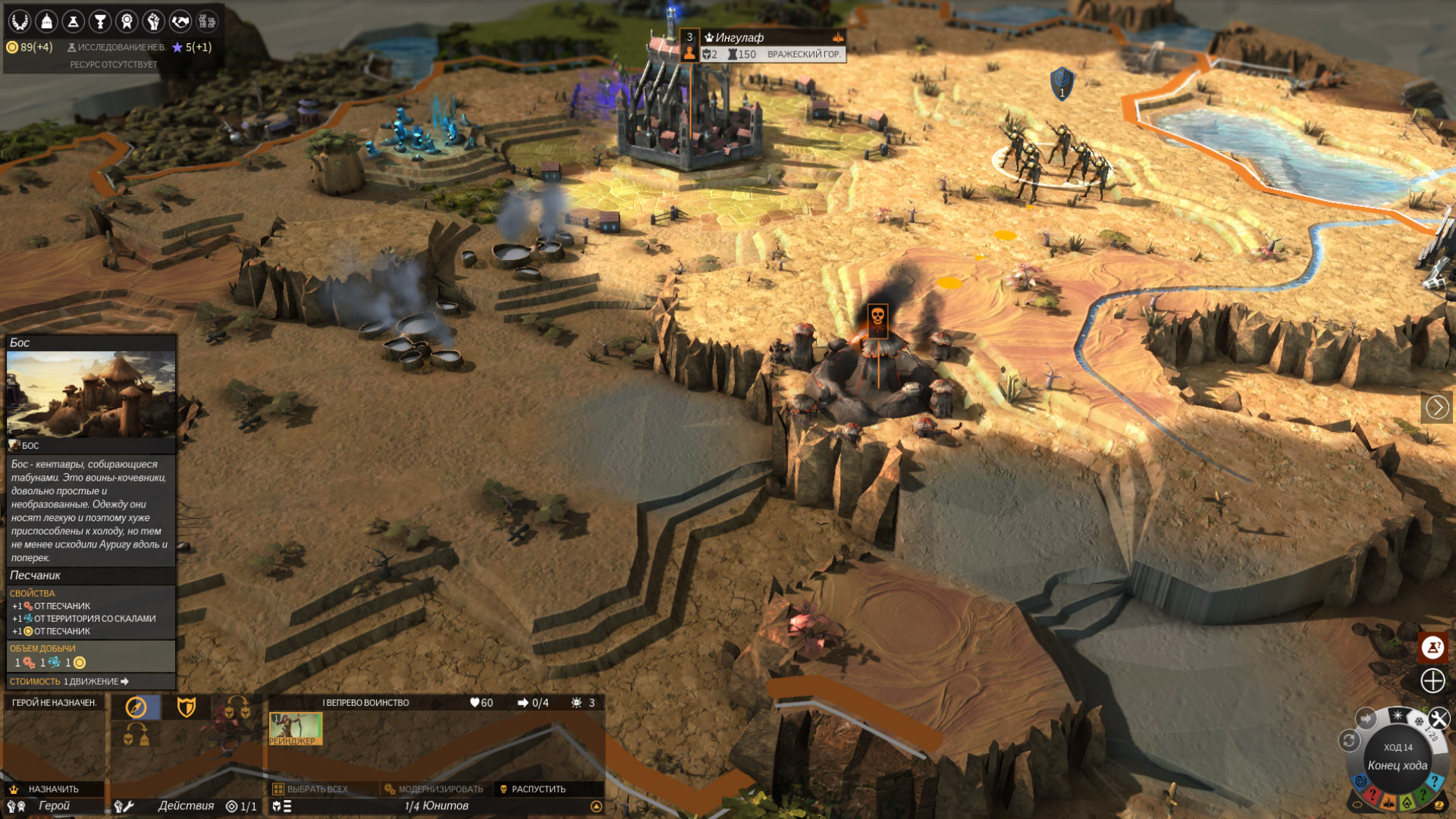Image resolution: width=1456 pixels, height=819 pixels.
Task: Select the Рейнджер unit card
Action: pyautogui.click(x=296, y=728)
